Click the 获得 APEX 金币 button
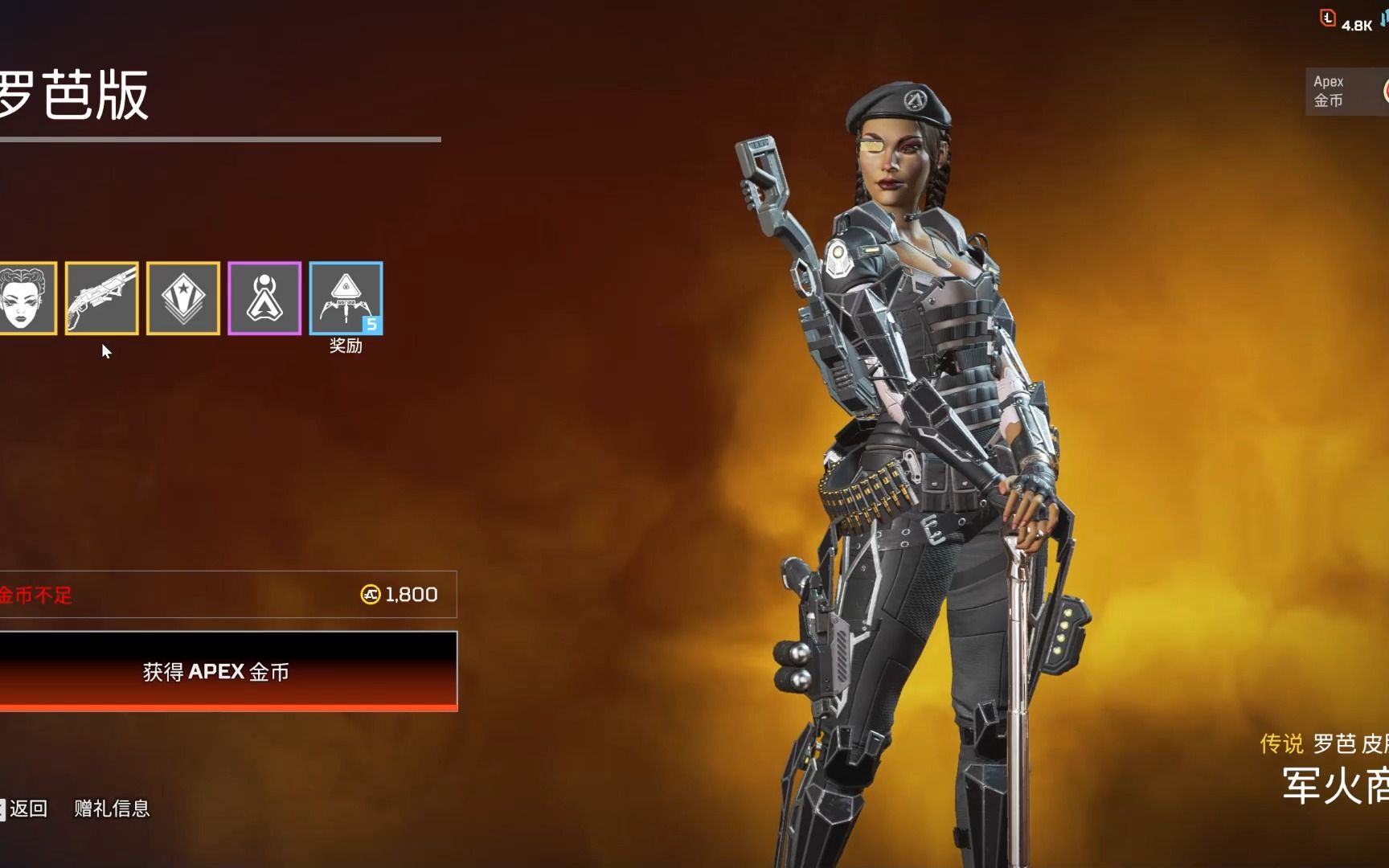 pos(217,671)
